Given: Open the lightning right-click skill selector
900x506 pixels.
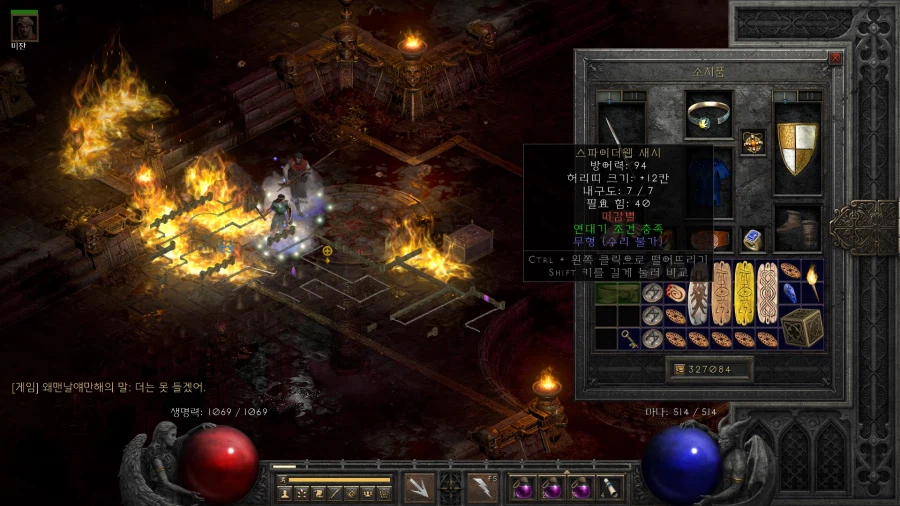Looking at the screenshot, I should 484,487.
